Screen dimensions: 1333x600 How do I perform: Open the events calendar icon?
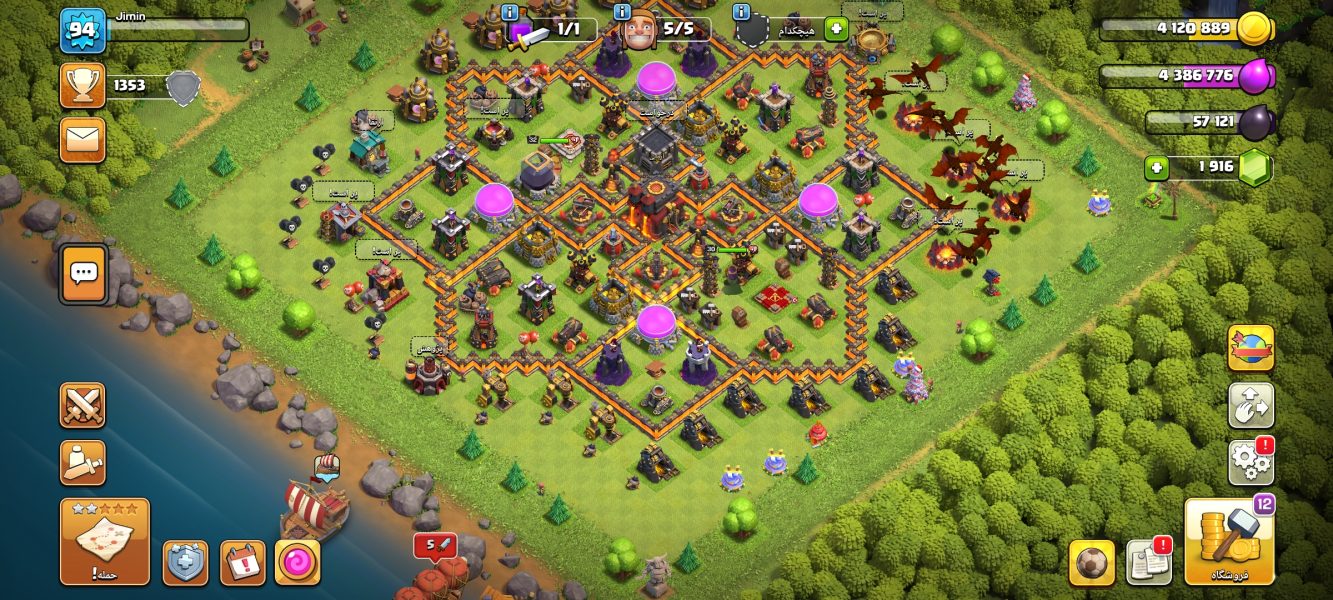[x=242, y=563]
